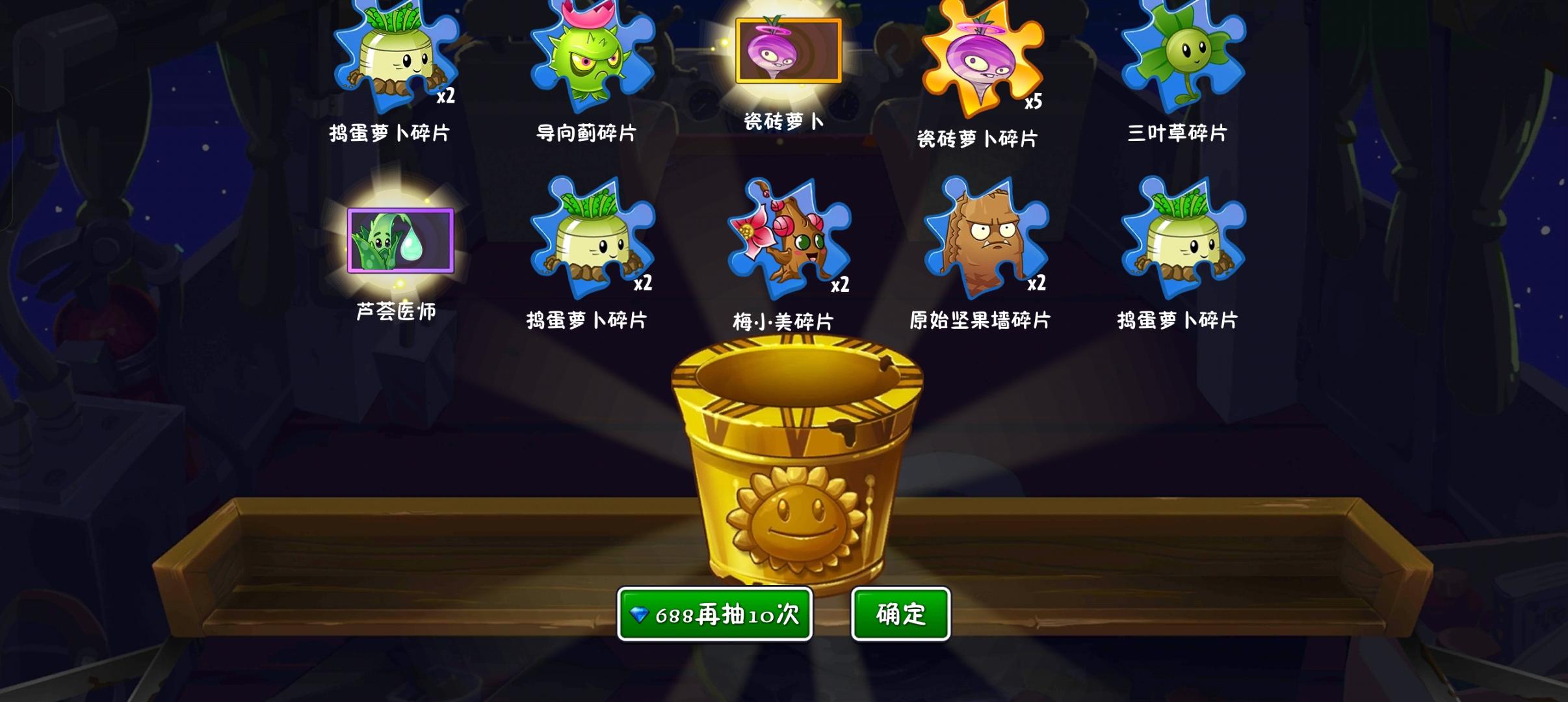The height and width of the screenshot is (702, 1568).
Task: Select the second-row 捣蛋萝卜碎片 x2 reward
Action: pyautogui.click(x=592, y=244)
